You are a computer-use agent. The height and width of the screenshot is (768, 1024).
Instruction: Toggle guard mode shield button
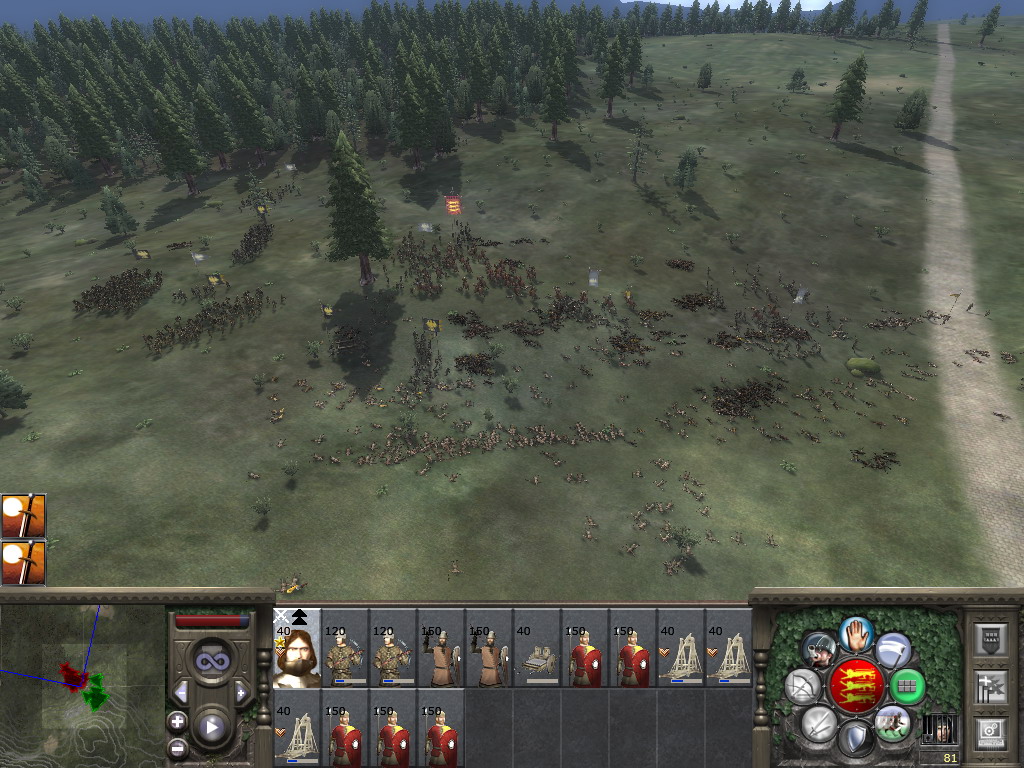pos(855,738)
